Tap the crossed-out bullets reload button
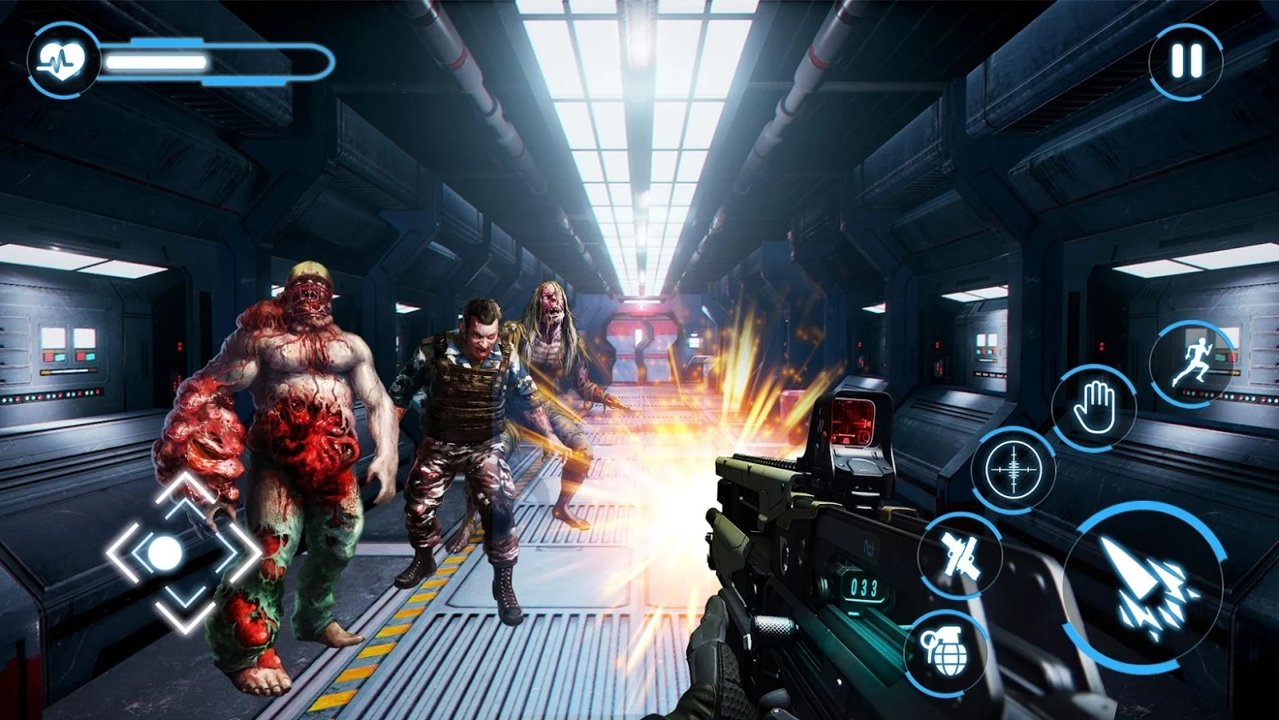 (x=959, y=554)
